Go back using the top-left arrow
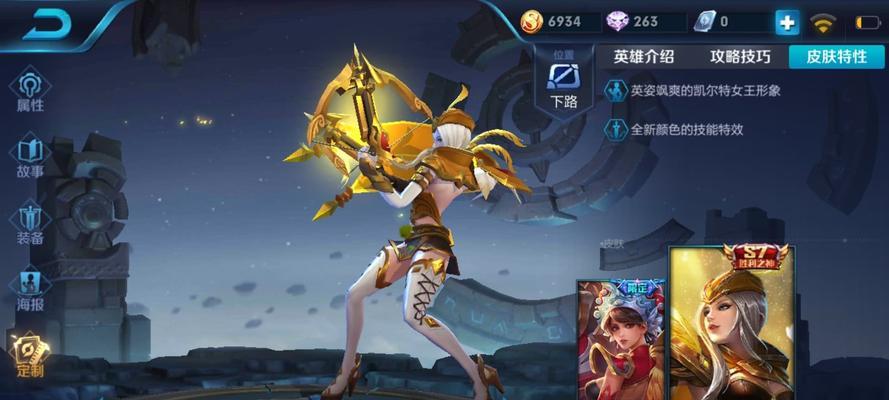 click(48, 24)
